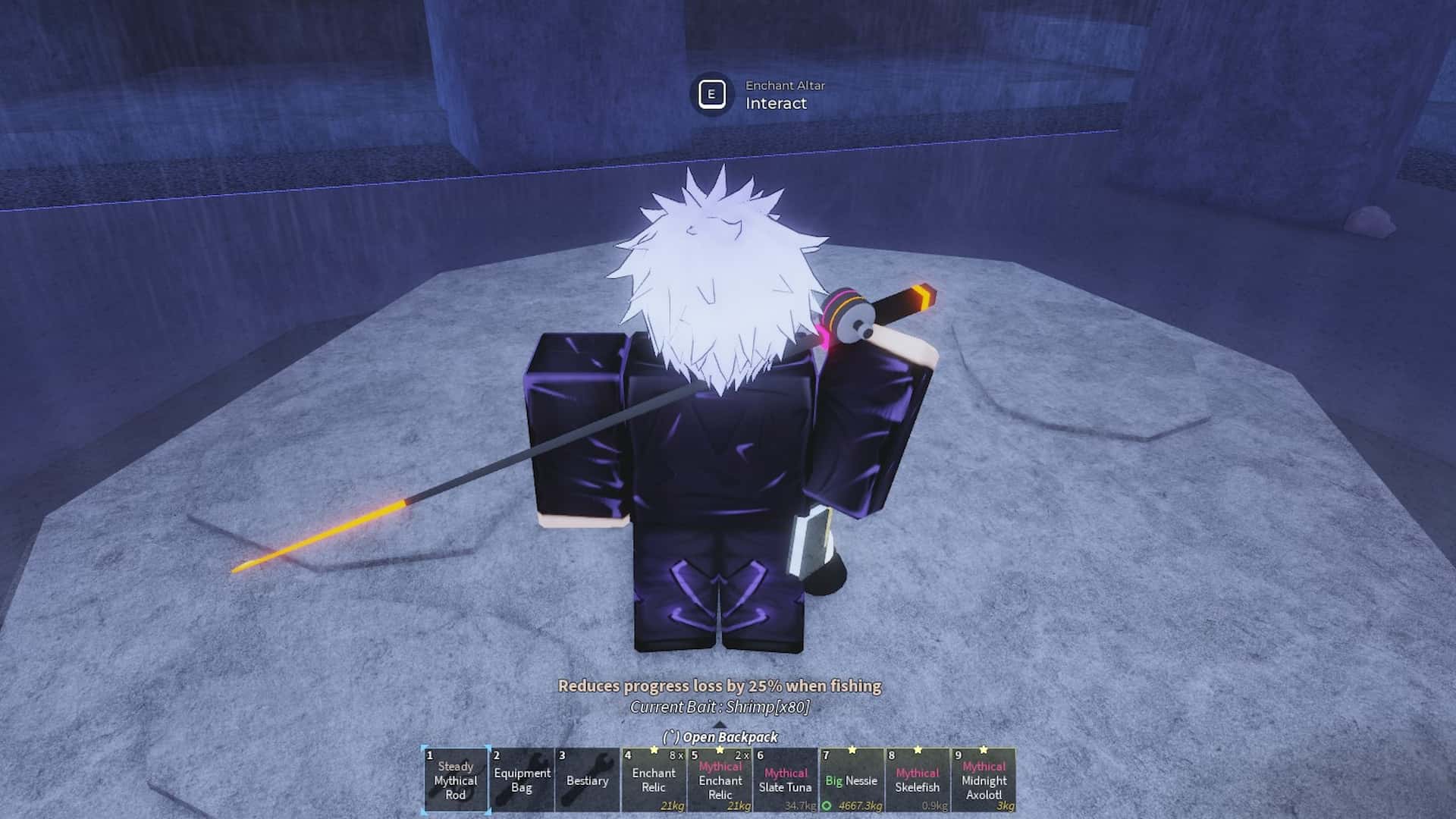
Task: Click Interact to use the Enchant Altar
Action: point(775,104)
